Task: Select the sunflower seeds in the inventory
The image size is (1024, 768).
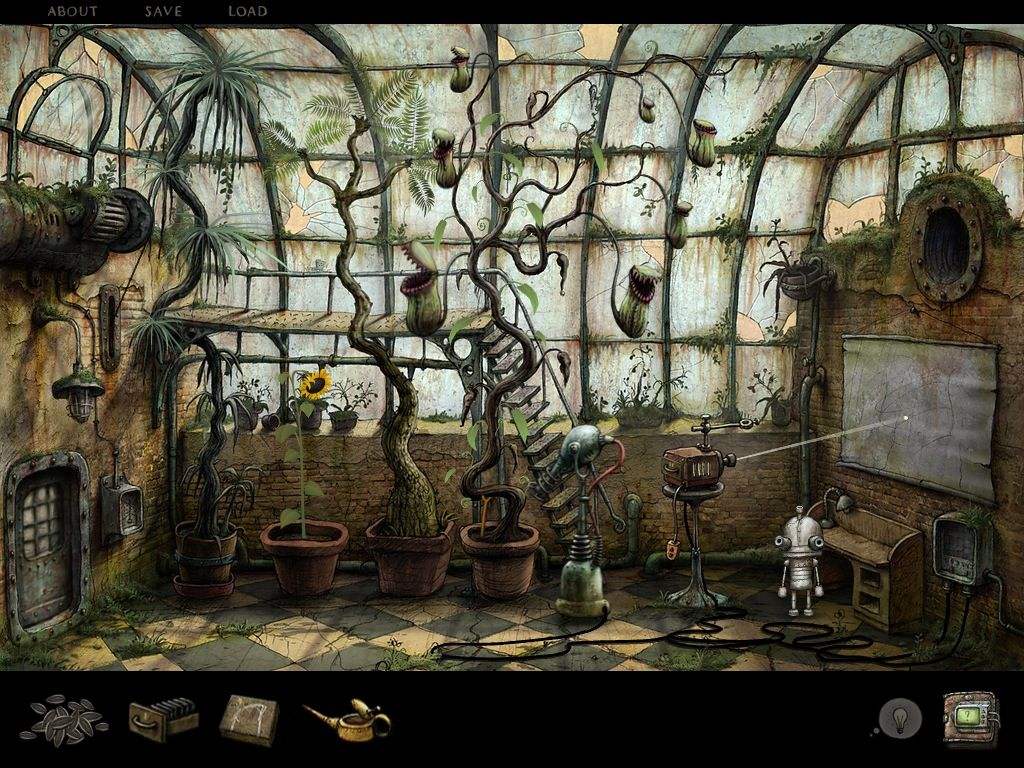Action: [66, 720]
